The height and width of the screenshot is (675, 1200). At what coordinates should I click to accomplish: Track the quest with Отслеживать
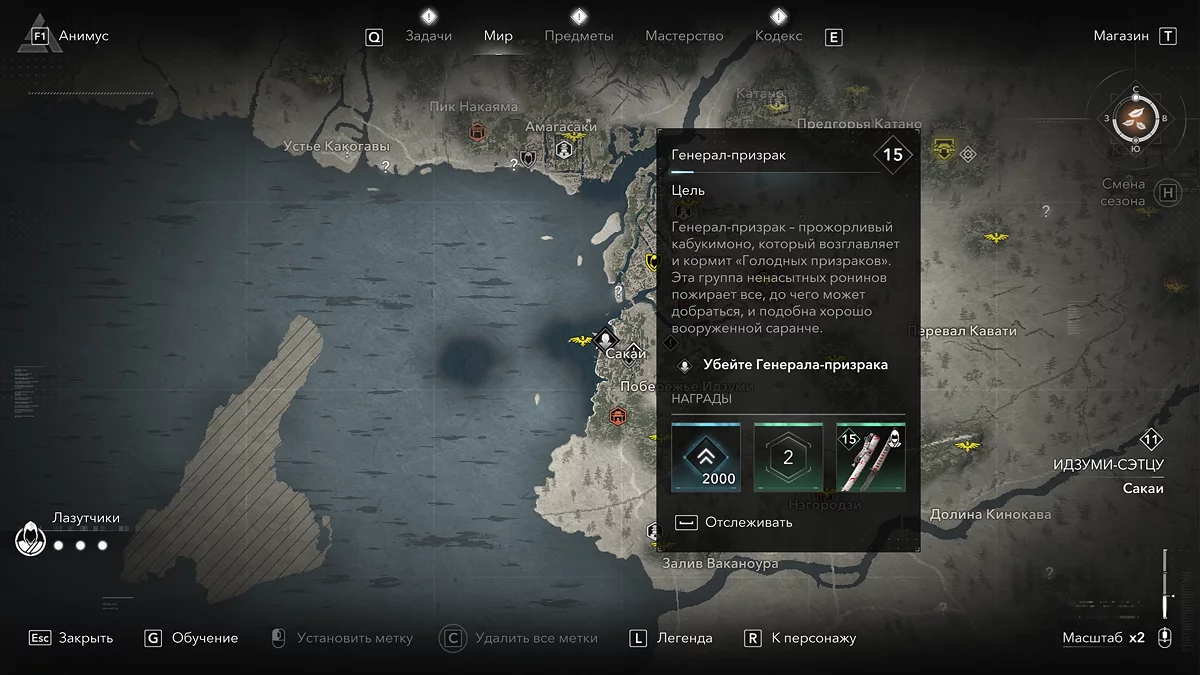(x=748, y=522)
